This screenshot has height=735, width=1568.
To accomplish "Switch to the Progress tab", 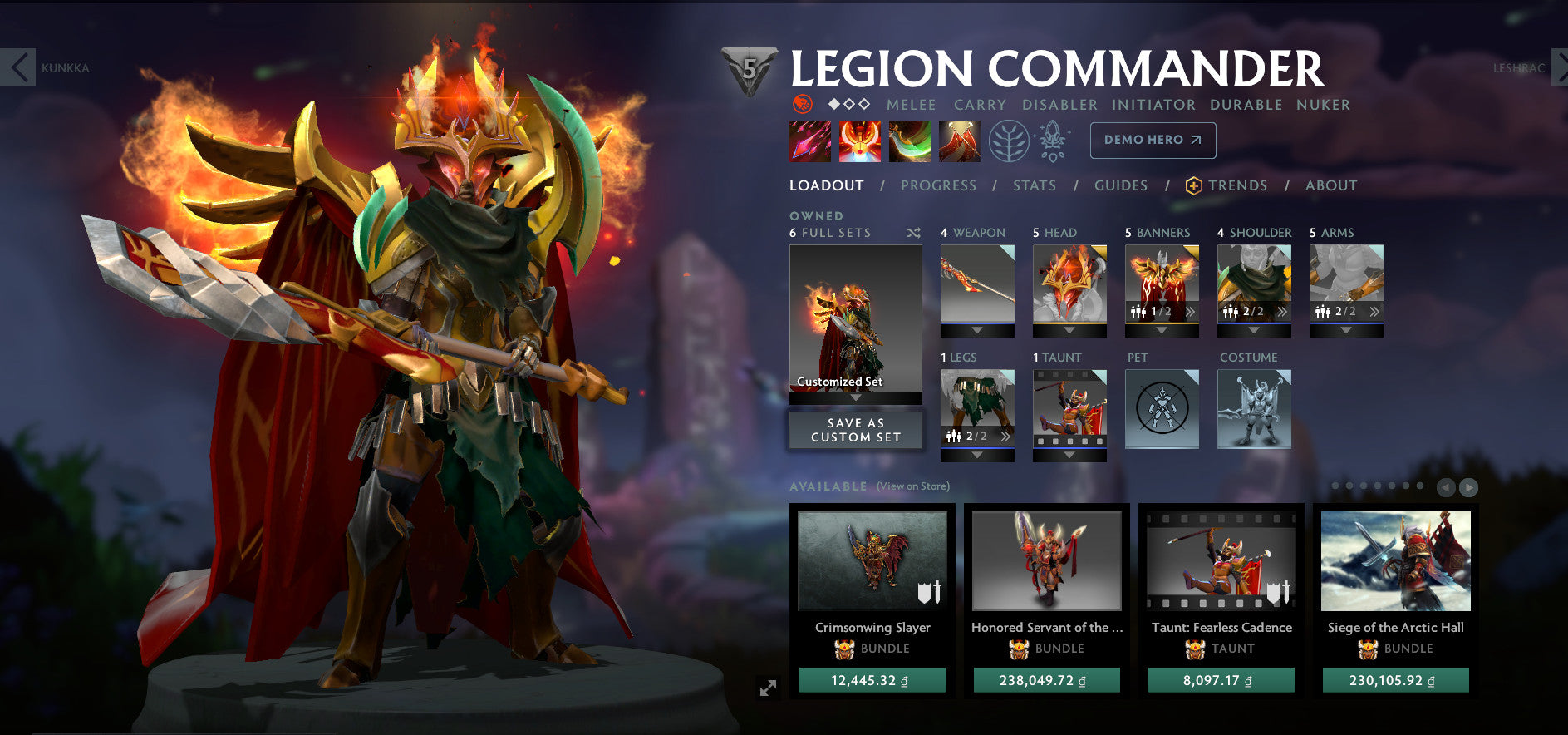I will coord(938,185).
